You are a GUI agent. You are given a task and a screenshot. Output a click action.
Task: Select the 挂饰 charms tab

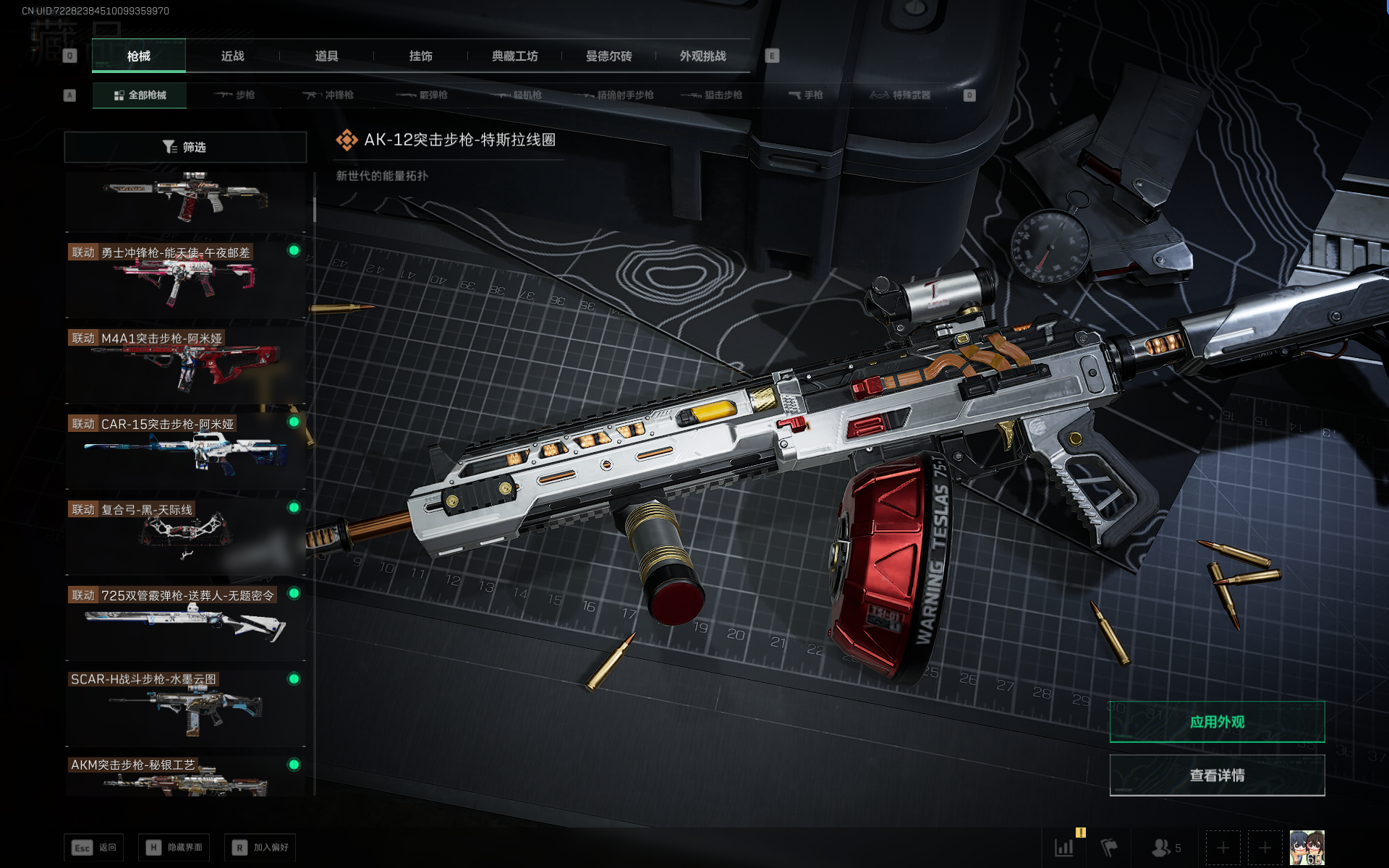420,56
